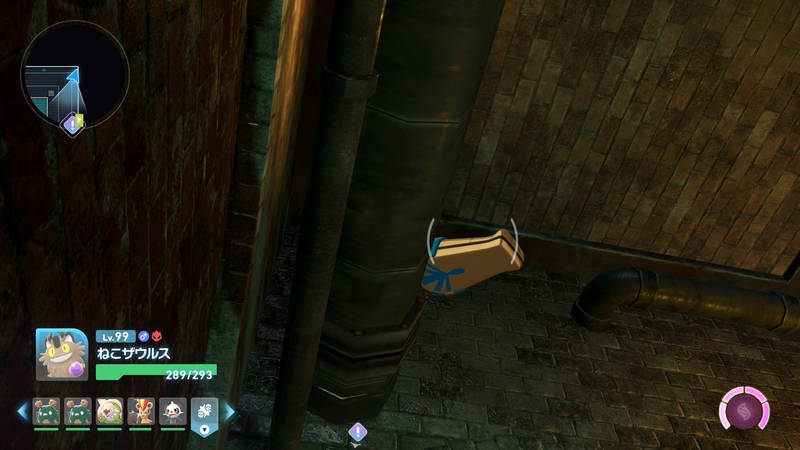Choose the pink and cream Pokémon party slot
The width and height of the screenshot is (800, 450).
point(109,411)
